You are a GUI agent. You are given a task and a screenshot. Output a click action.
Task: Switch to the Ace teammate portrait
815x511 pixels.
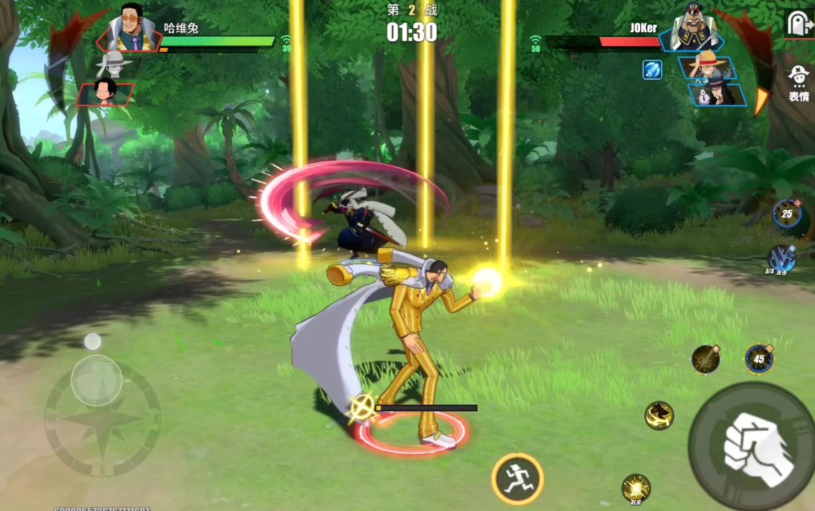pyautogui.click(x=104, y=93)
